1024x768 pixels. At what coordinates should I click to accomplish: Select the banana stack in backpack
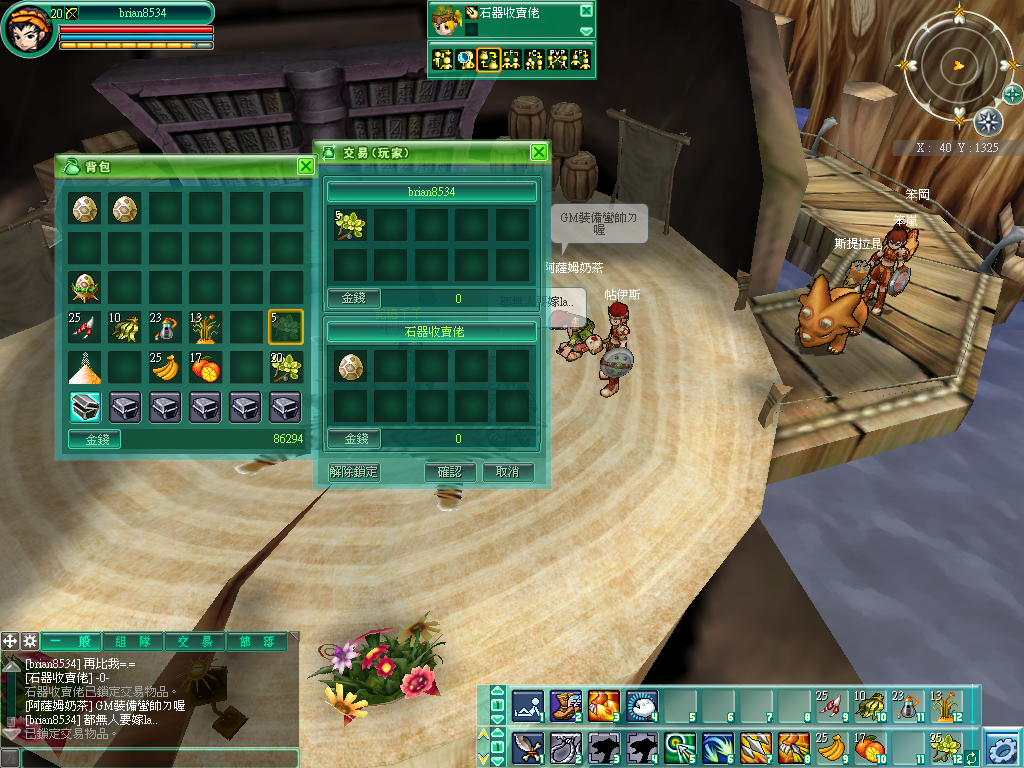(164, 368)
